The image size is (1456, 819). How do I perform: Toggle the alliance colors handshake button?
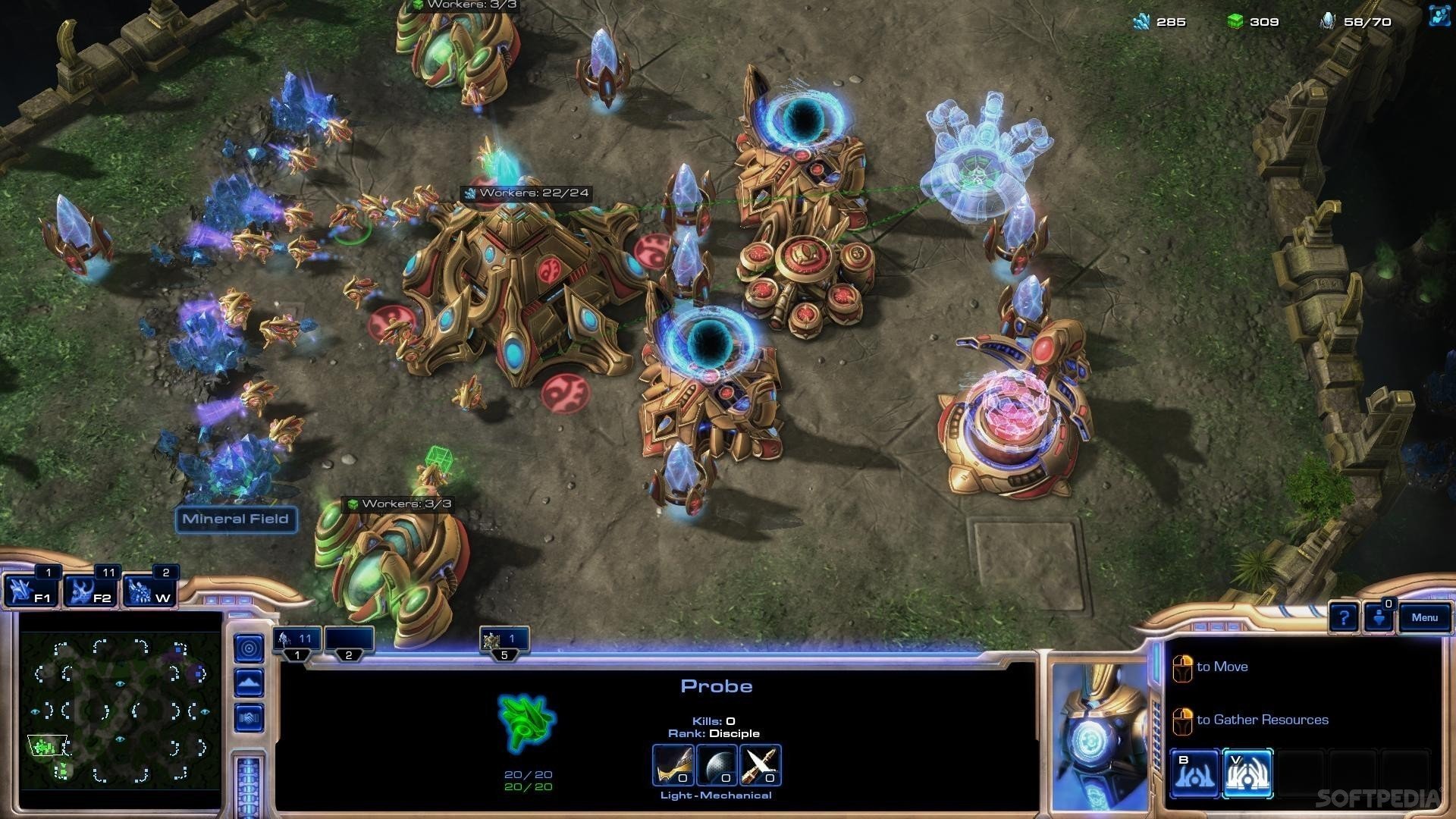[x=249, y=717]
